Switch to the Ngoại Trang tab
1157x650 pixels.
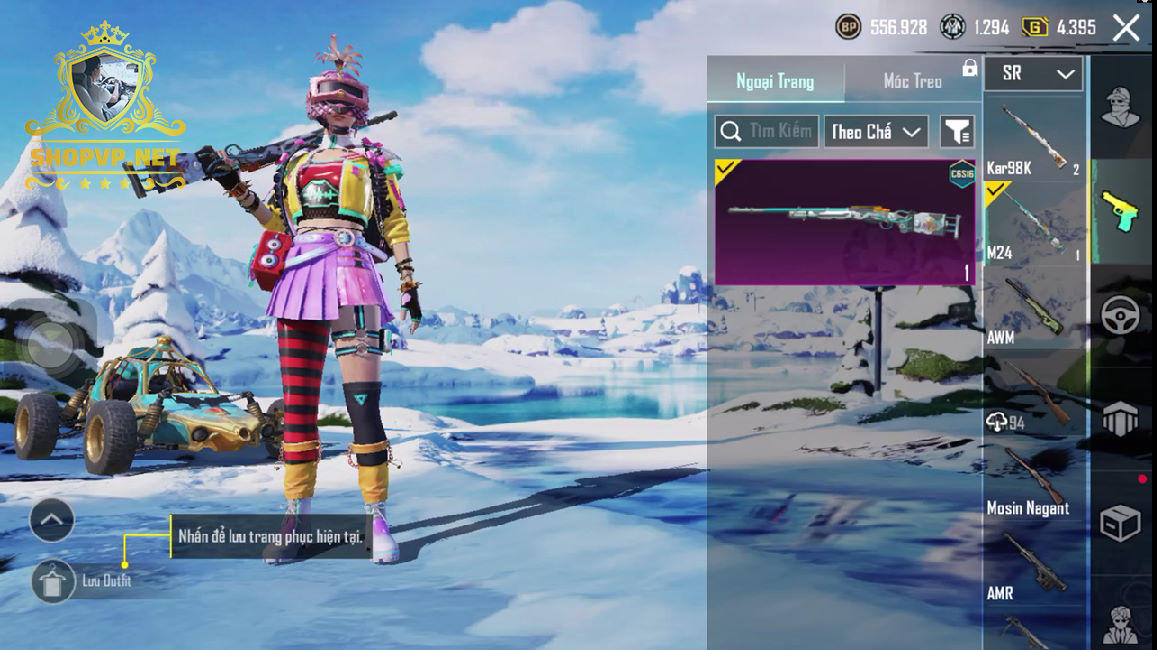(x=775, y=81)
